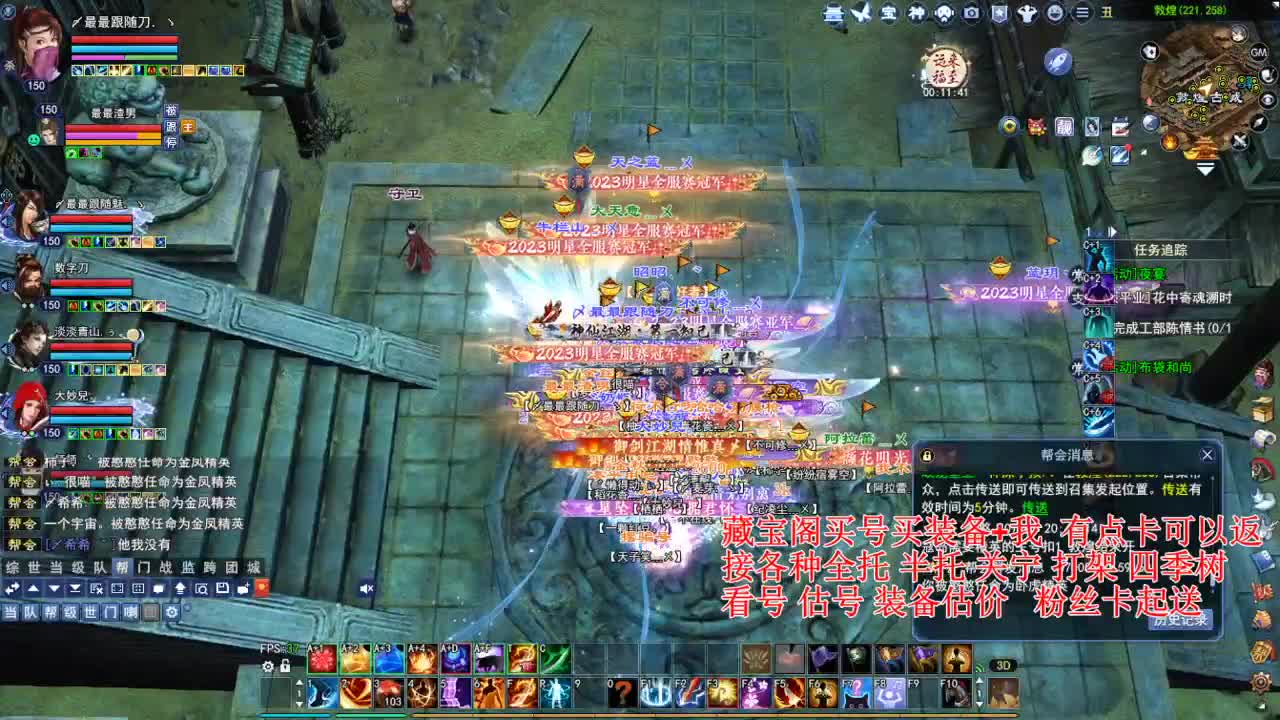Click the 3D button near the skill bar
Image resolution: width=1280 pixels, height=720 pixels.
click(1002, 664)
